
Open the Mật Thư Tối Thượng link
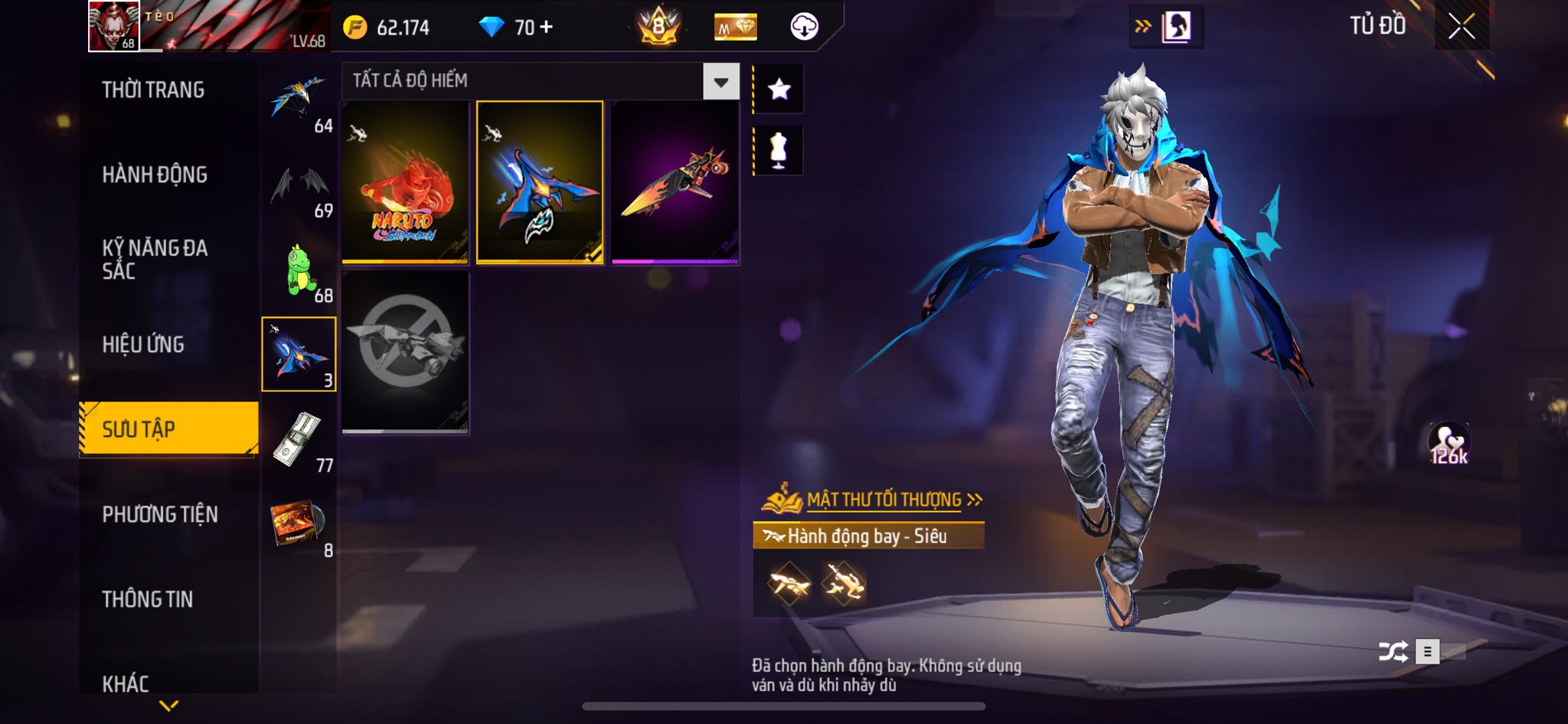884,500
